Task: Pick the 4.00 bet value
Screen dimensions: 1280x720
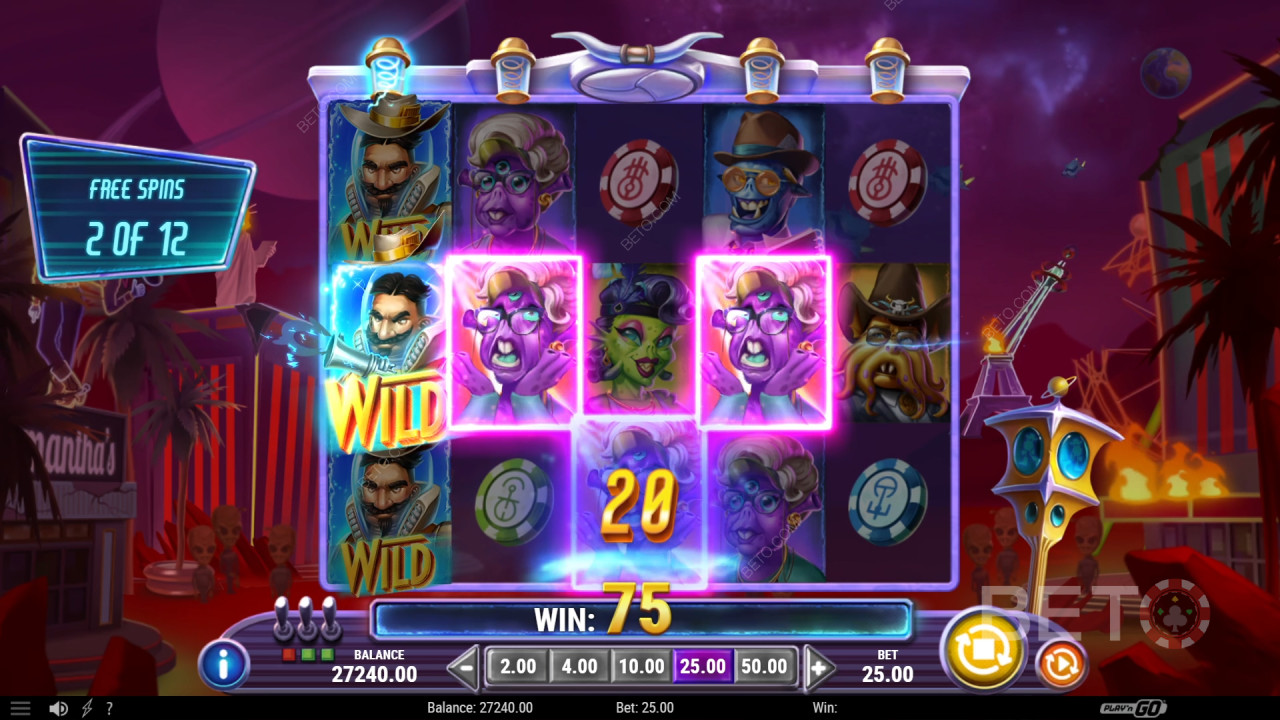Action: coord(578,665)
